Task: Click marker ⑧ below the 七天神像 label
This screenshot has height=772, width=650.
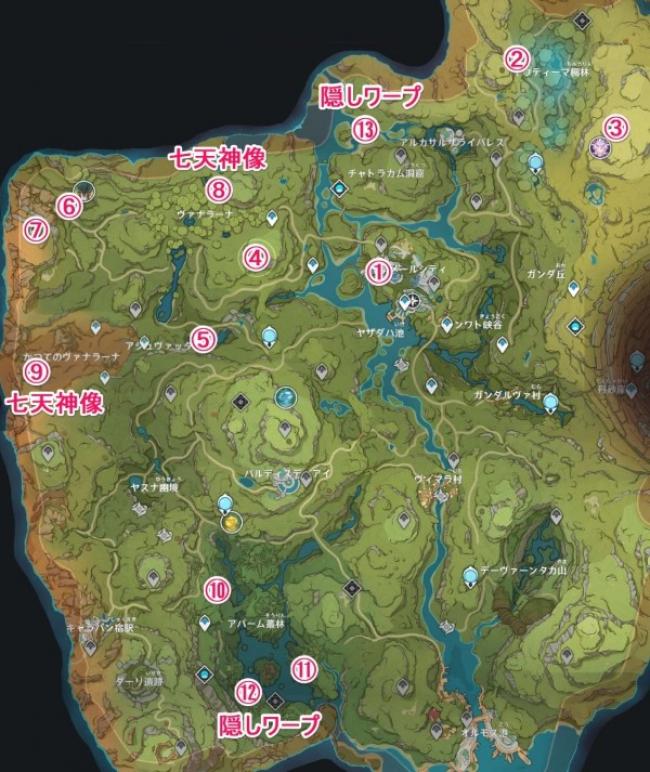Action: point(218,188)
